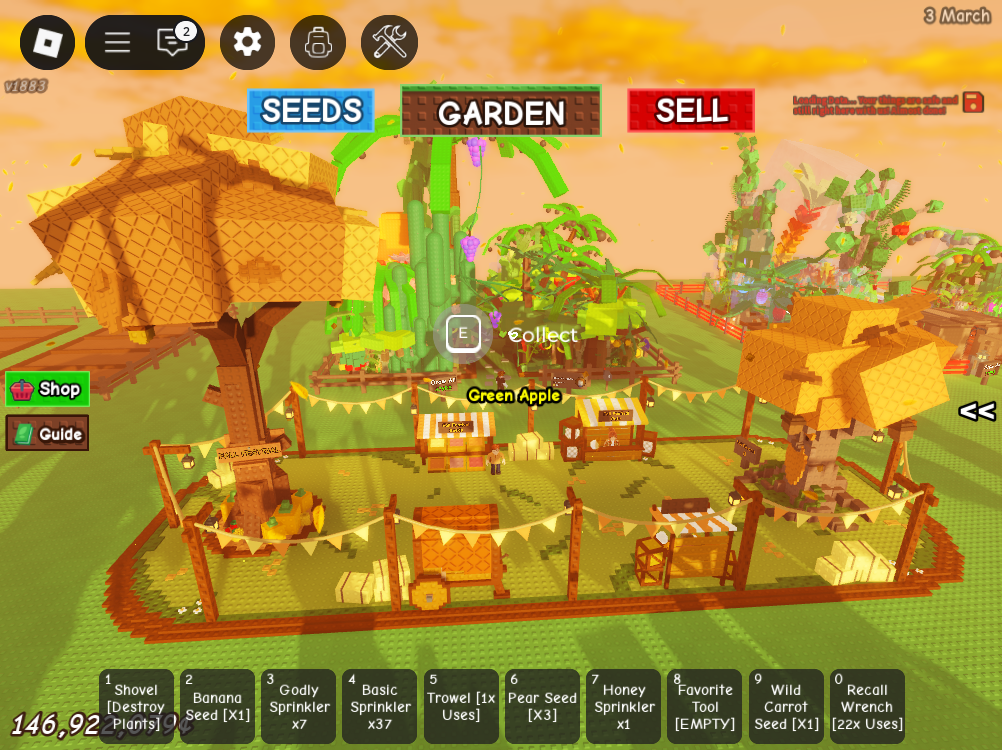Screen dimensions: 1002x750
Task: Open the wrench and hammer tools button
Action: tap(389, 43)
